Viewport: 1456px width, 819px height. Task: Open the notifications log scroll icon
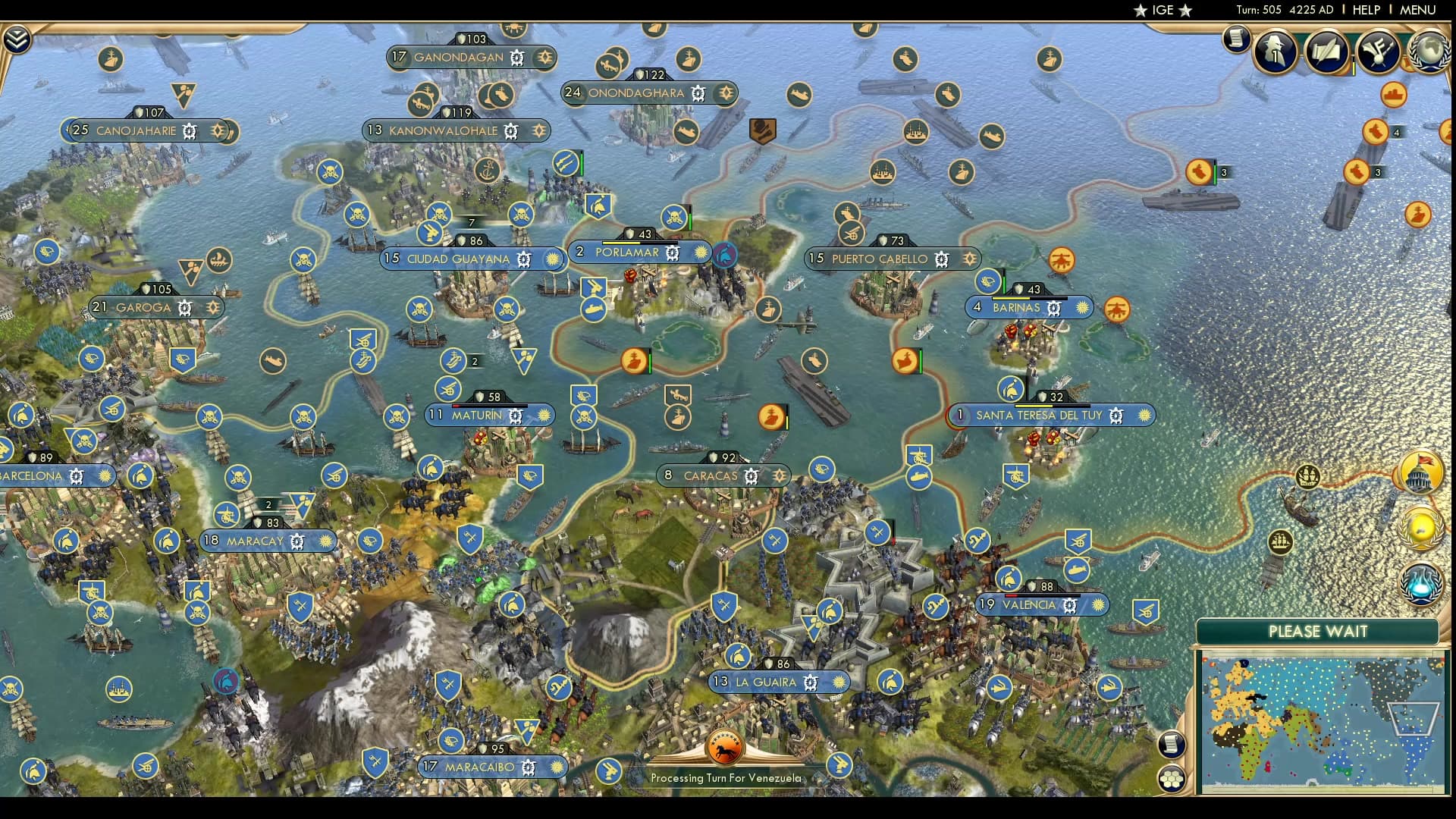pyautogui.click(x=1236, y=41)
